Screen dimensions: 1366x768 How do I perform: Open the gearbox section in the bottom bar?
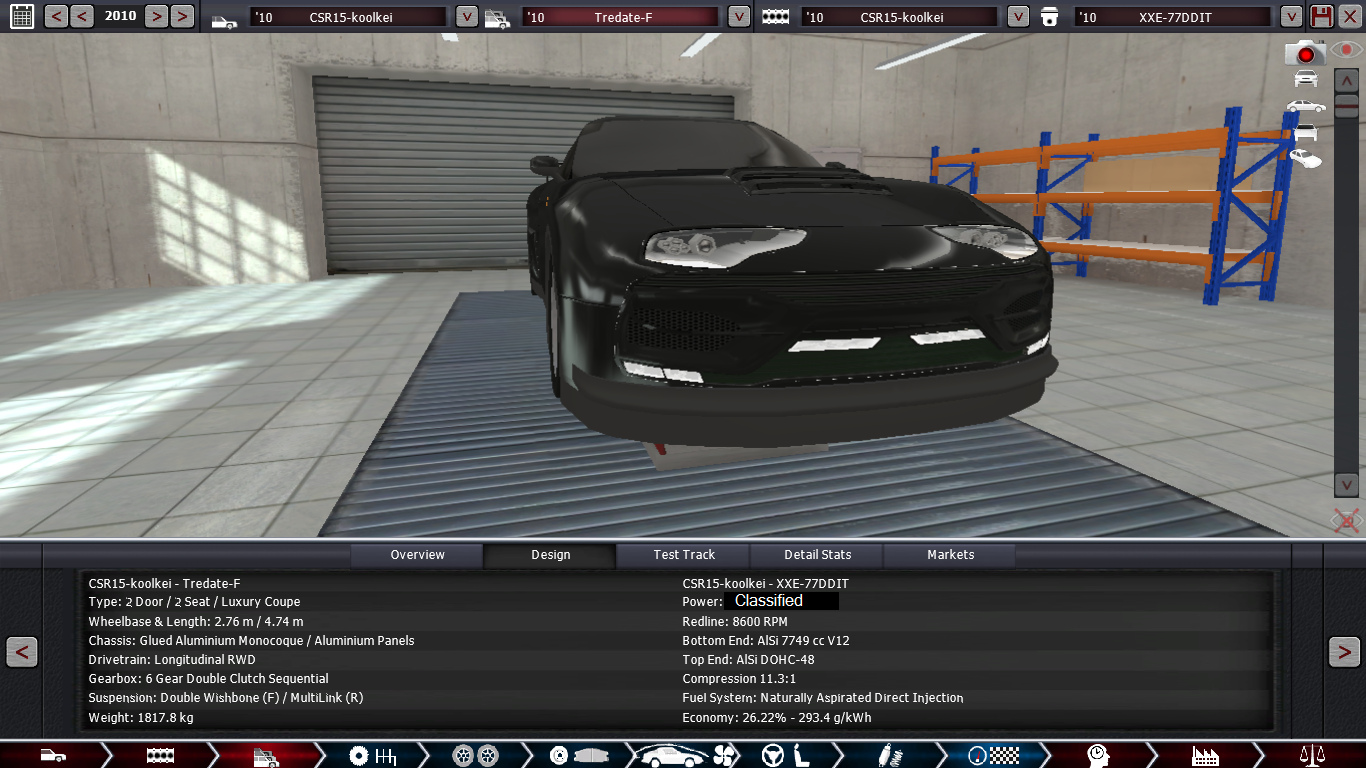point(372,755)
